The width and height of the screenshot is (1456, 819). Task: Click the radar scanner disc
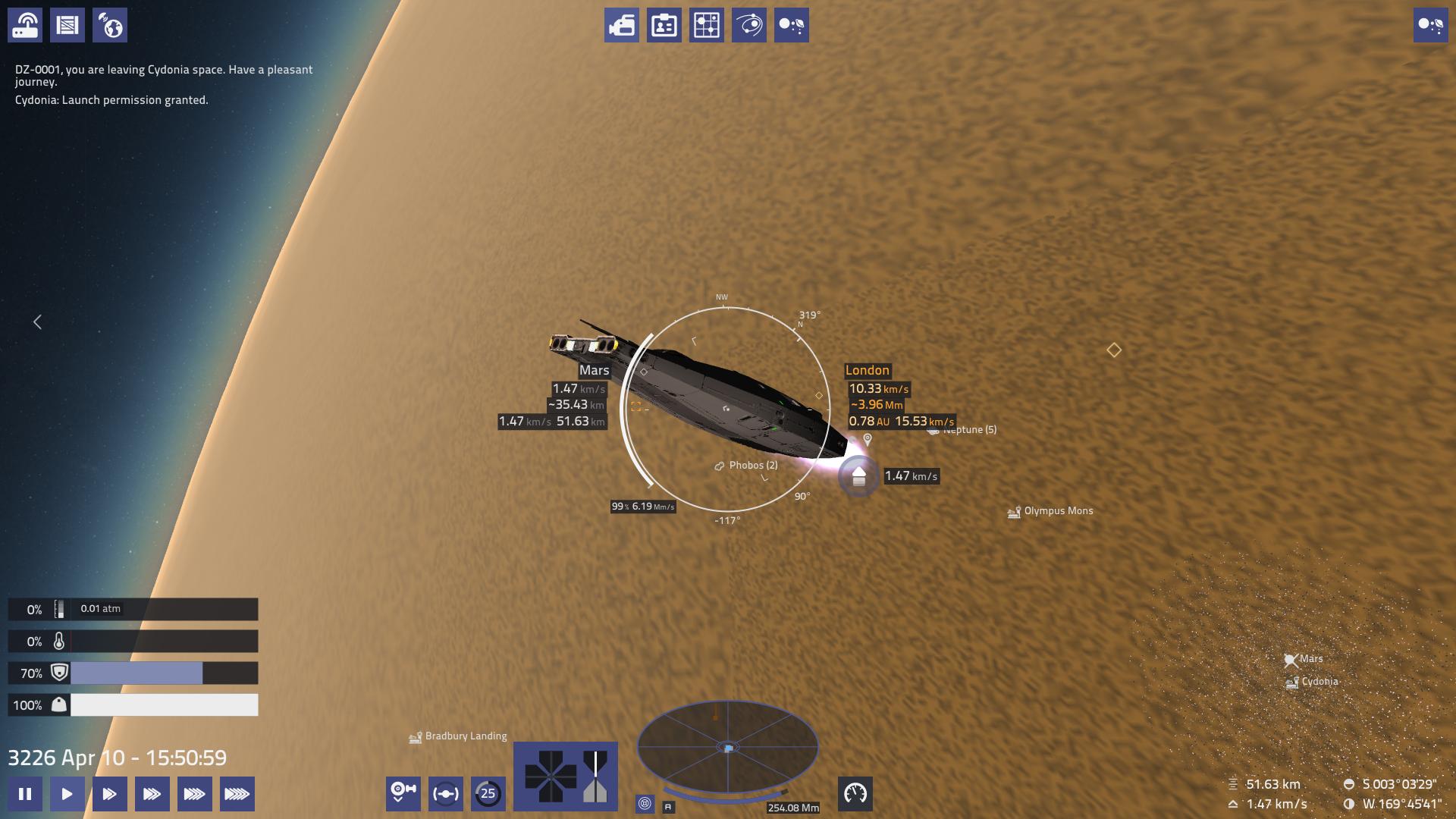727,748
